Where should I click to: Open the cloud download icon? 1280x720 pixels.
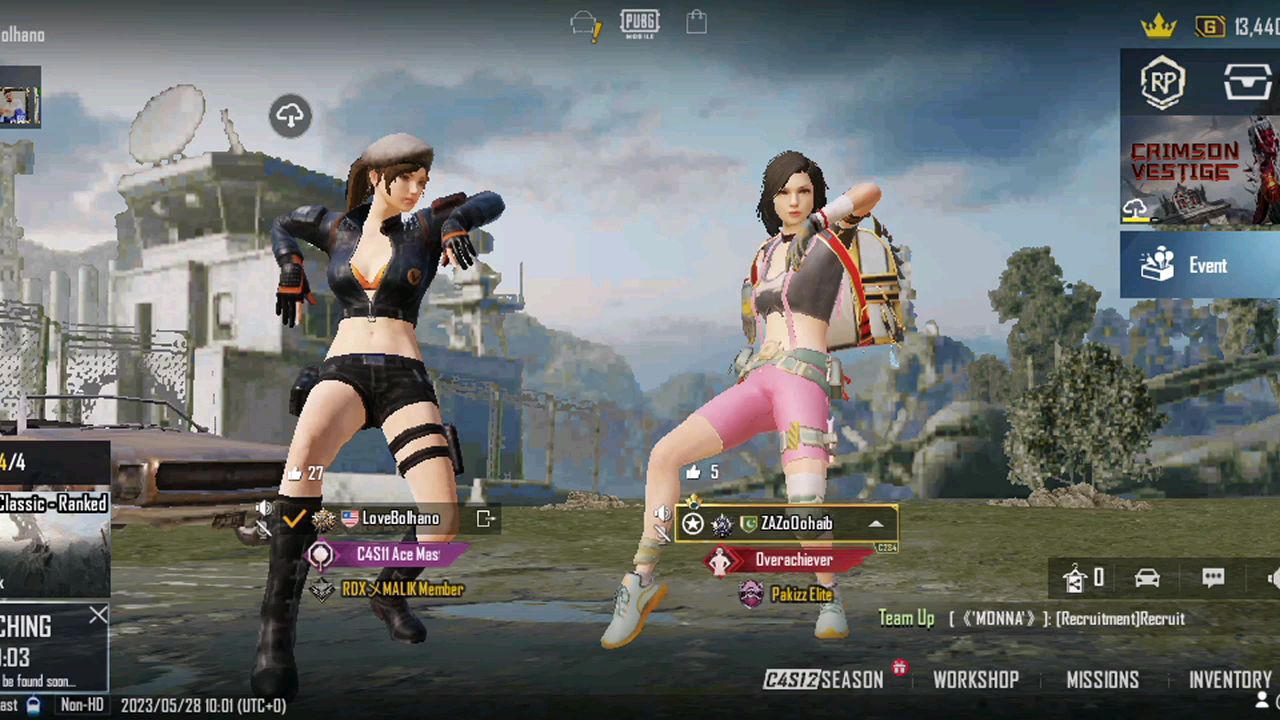point(290,116)
